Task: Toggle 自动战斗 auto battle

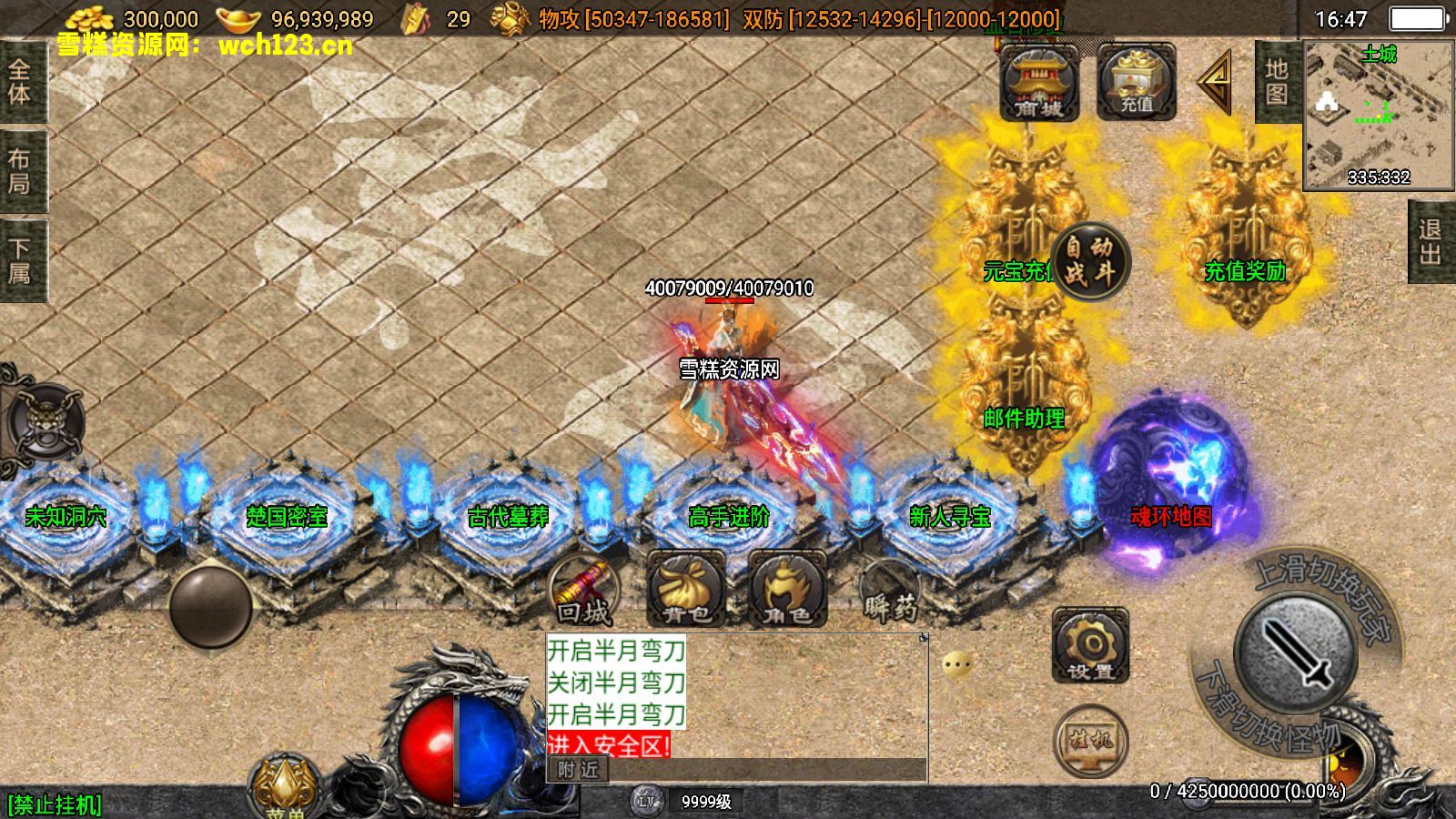Action: click(1089, 259)
